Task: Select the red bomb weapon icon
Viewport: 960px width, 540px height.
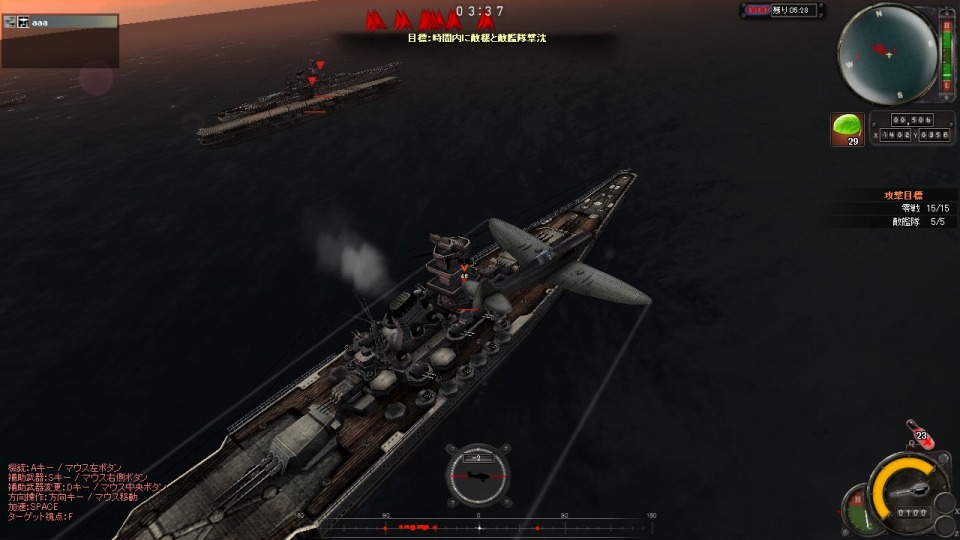Action: tap(918, 433)
